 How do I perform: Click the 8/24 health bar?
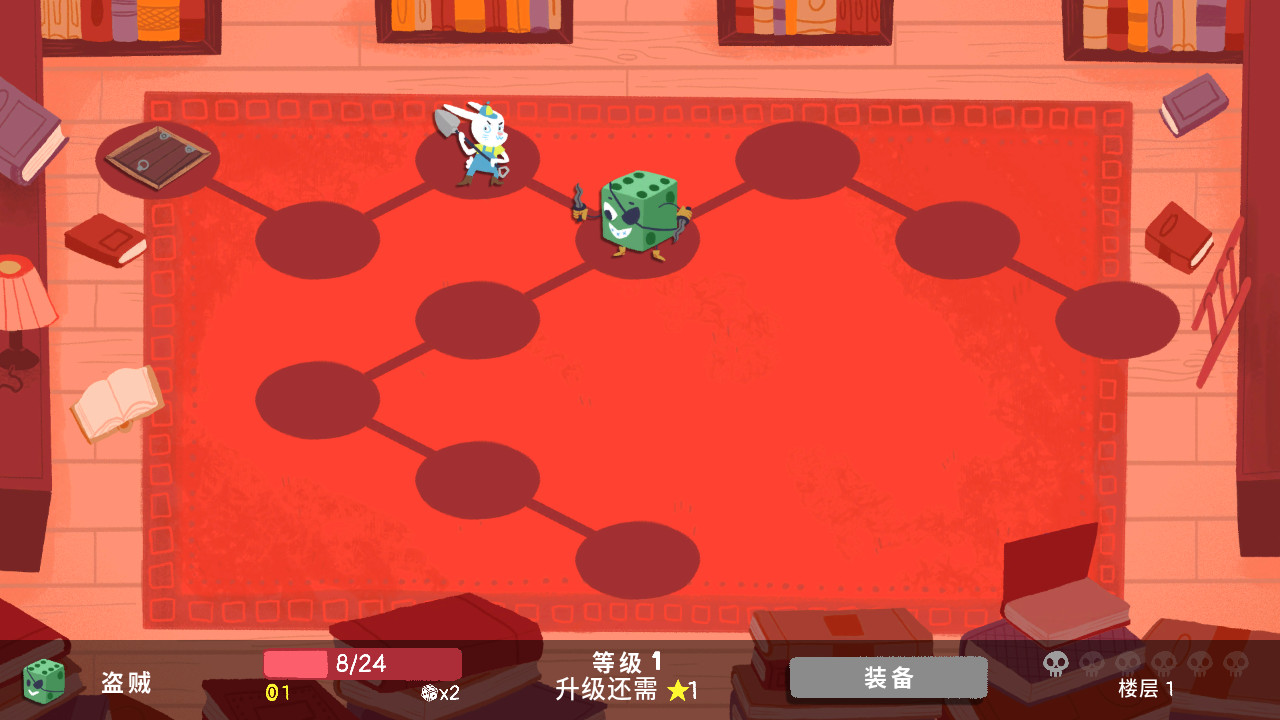[x=362, y=663]
